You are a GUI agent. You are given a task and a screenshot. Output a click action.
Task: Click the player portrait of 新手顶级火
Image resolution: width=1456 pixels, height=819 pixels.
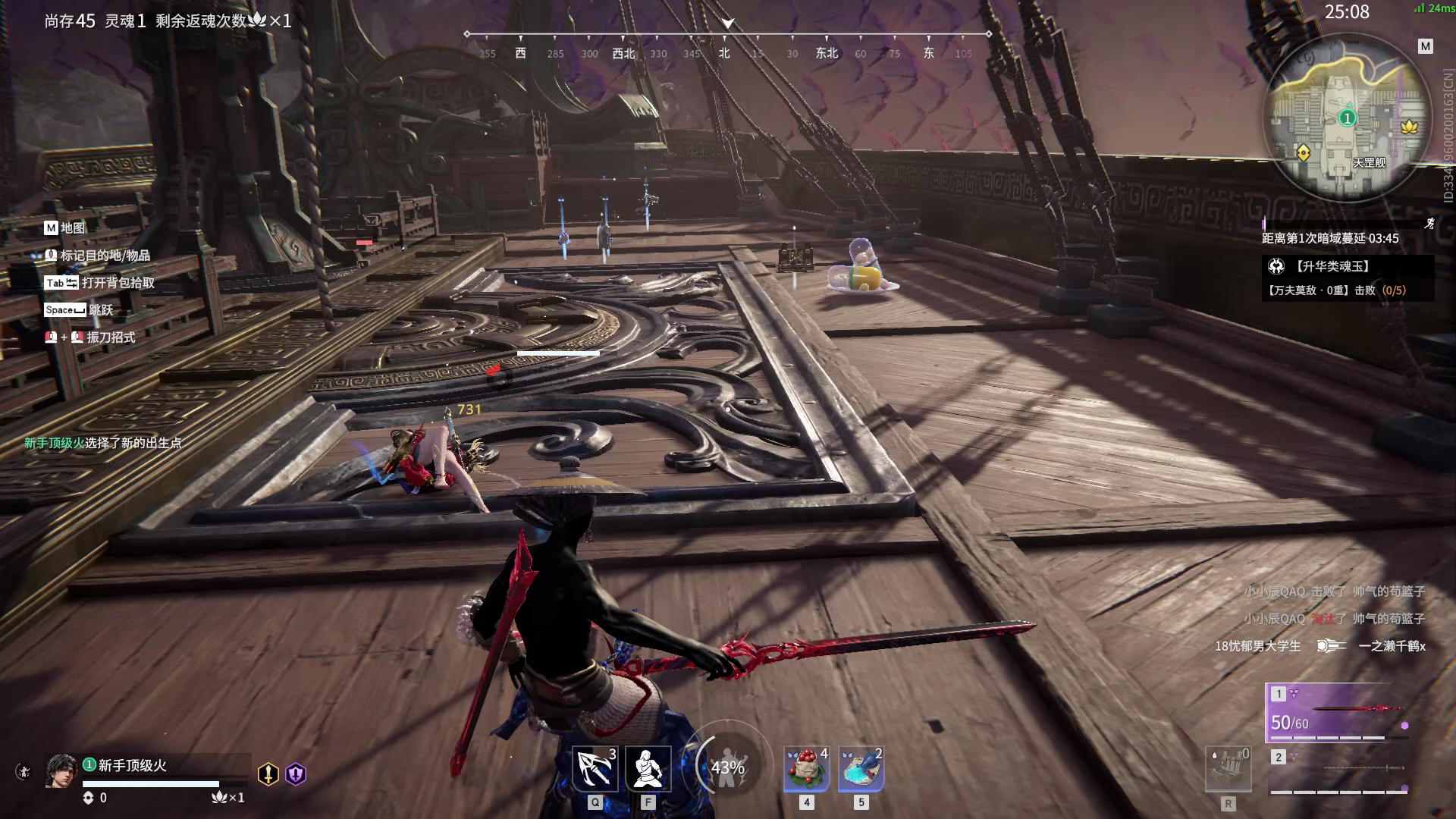(x=61, y=771)
